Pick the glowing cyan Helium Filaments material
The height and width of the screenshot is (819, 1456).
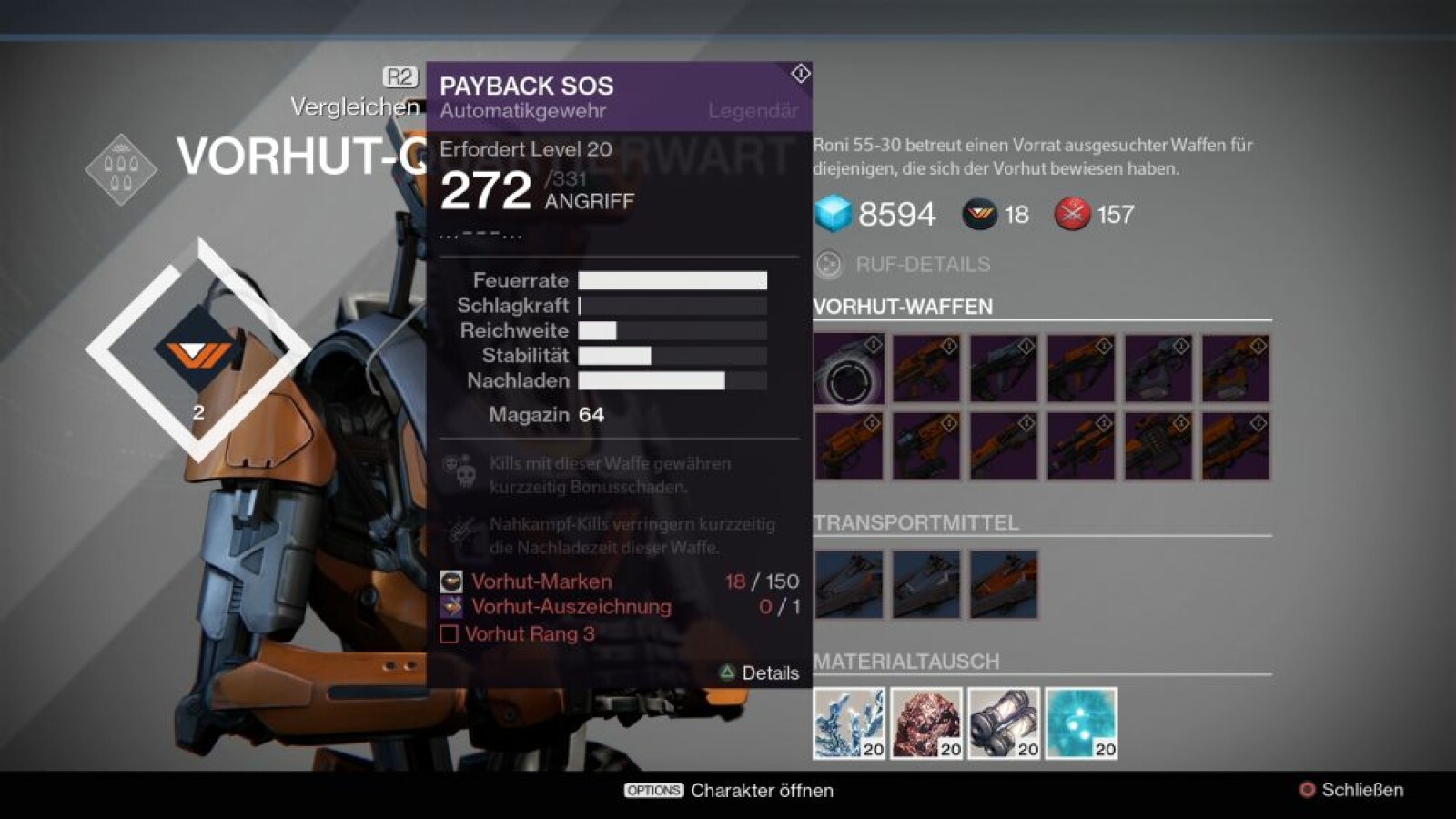[x=1080, y=723]
